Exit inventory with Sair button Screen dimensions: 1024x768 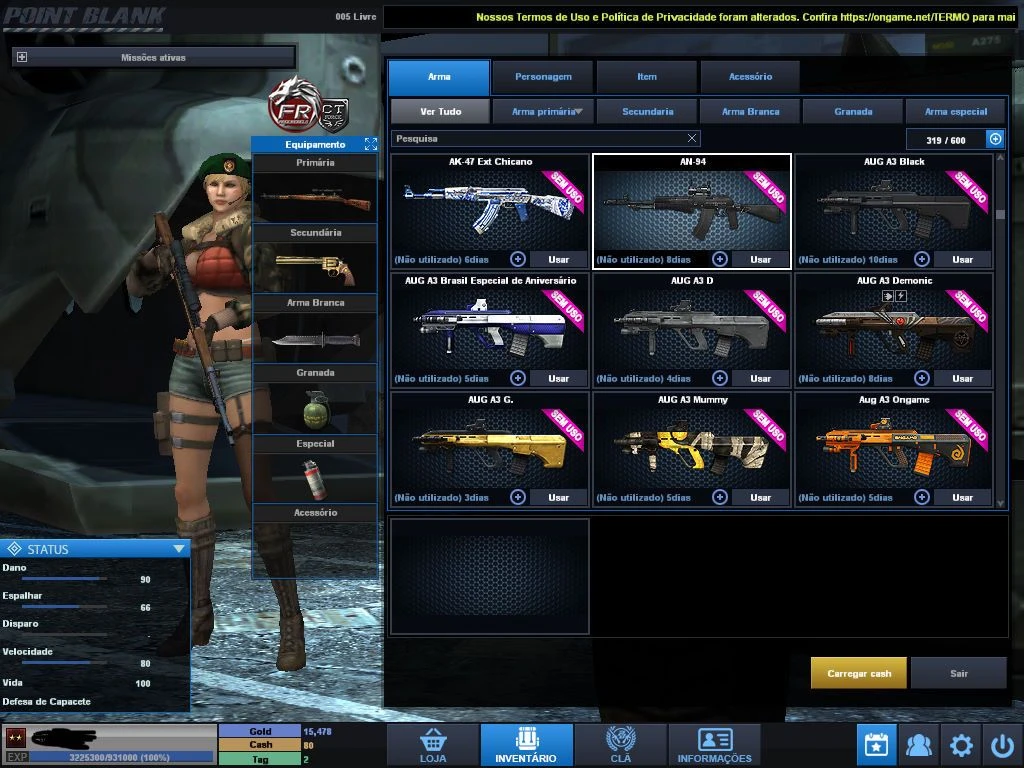[959, 673]
